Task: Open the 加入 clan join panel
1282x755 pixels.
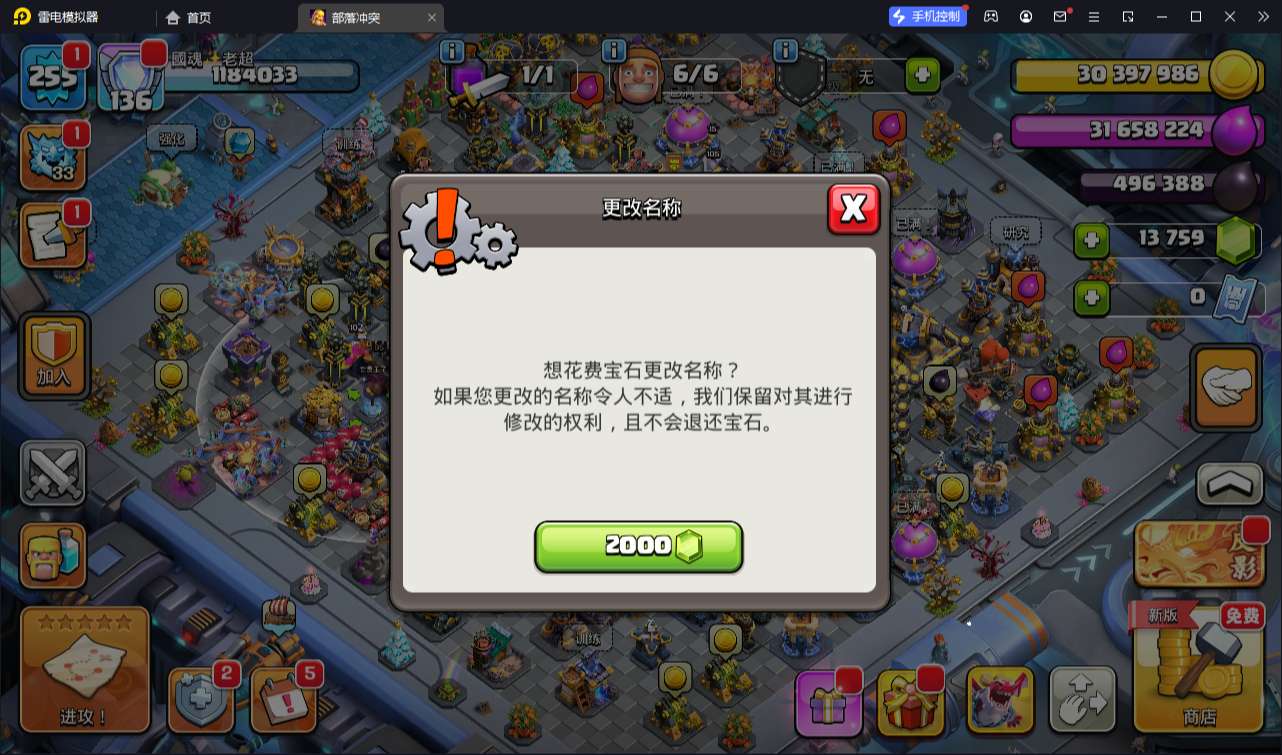Action: [x=53, y=356]
